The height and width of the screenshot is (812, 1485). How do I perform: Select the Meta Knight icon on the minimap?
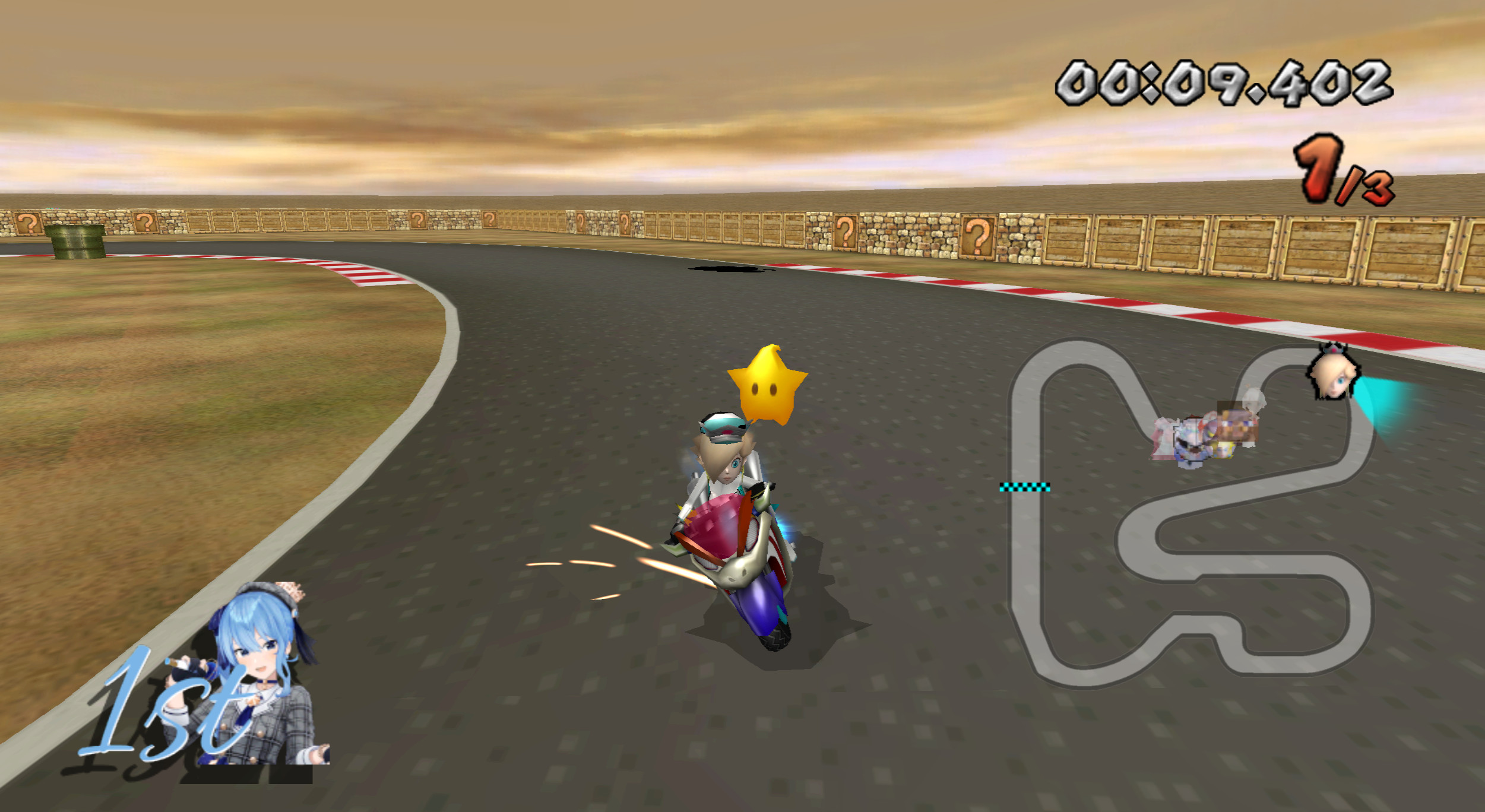point(1209,432)
